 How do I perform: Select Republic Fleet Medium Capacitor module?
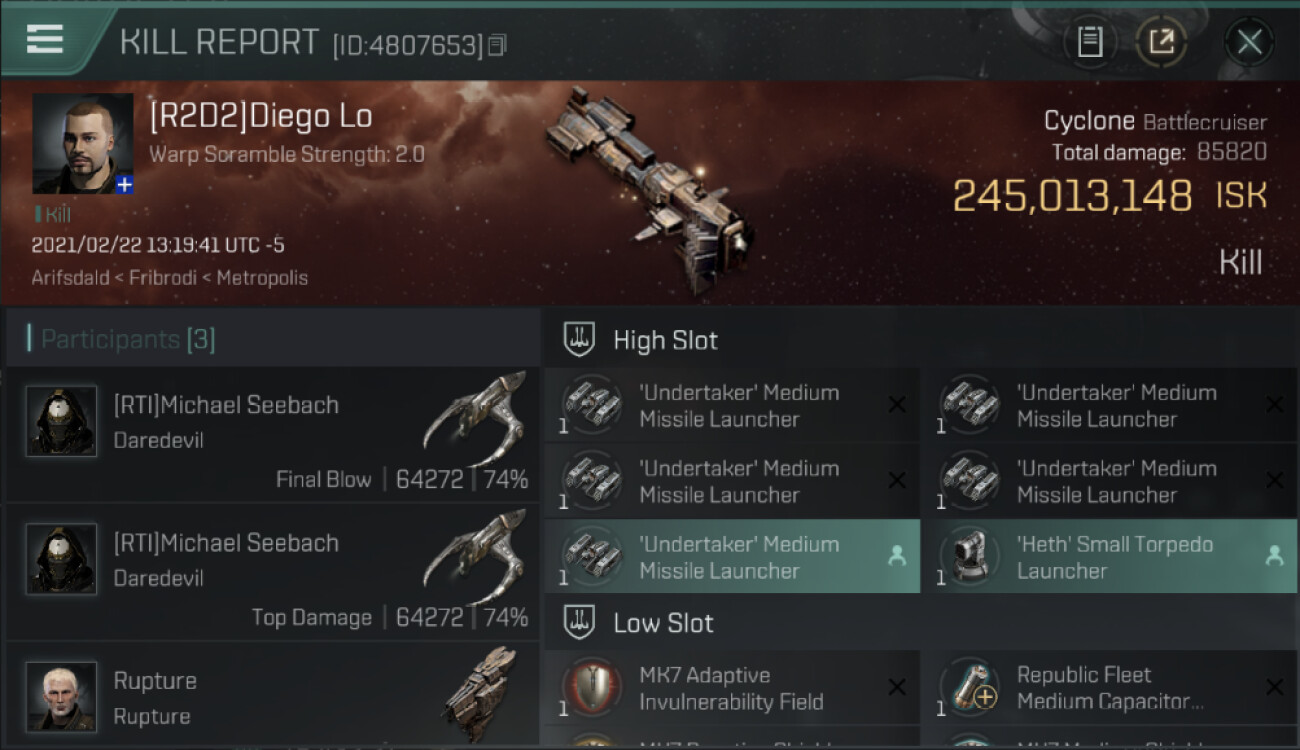coord(1110,688)
